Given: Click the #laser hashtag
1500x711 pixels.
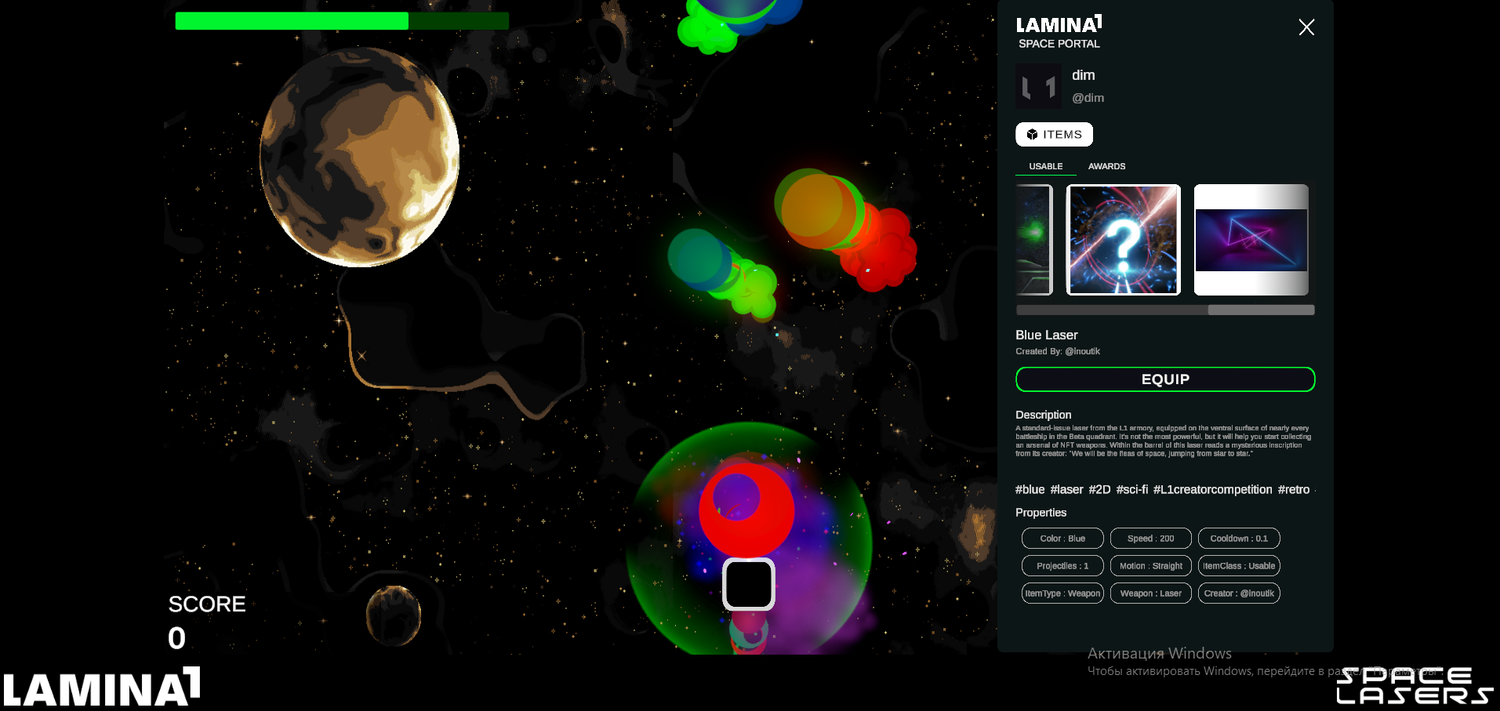Looking at the screenshot, I should click(1066, 490).
